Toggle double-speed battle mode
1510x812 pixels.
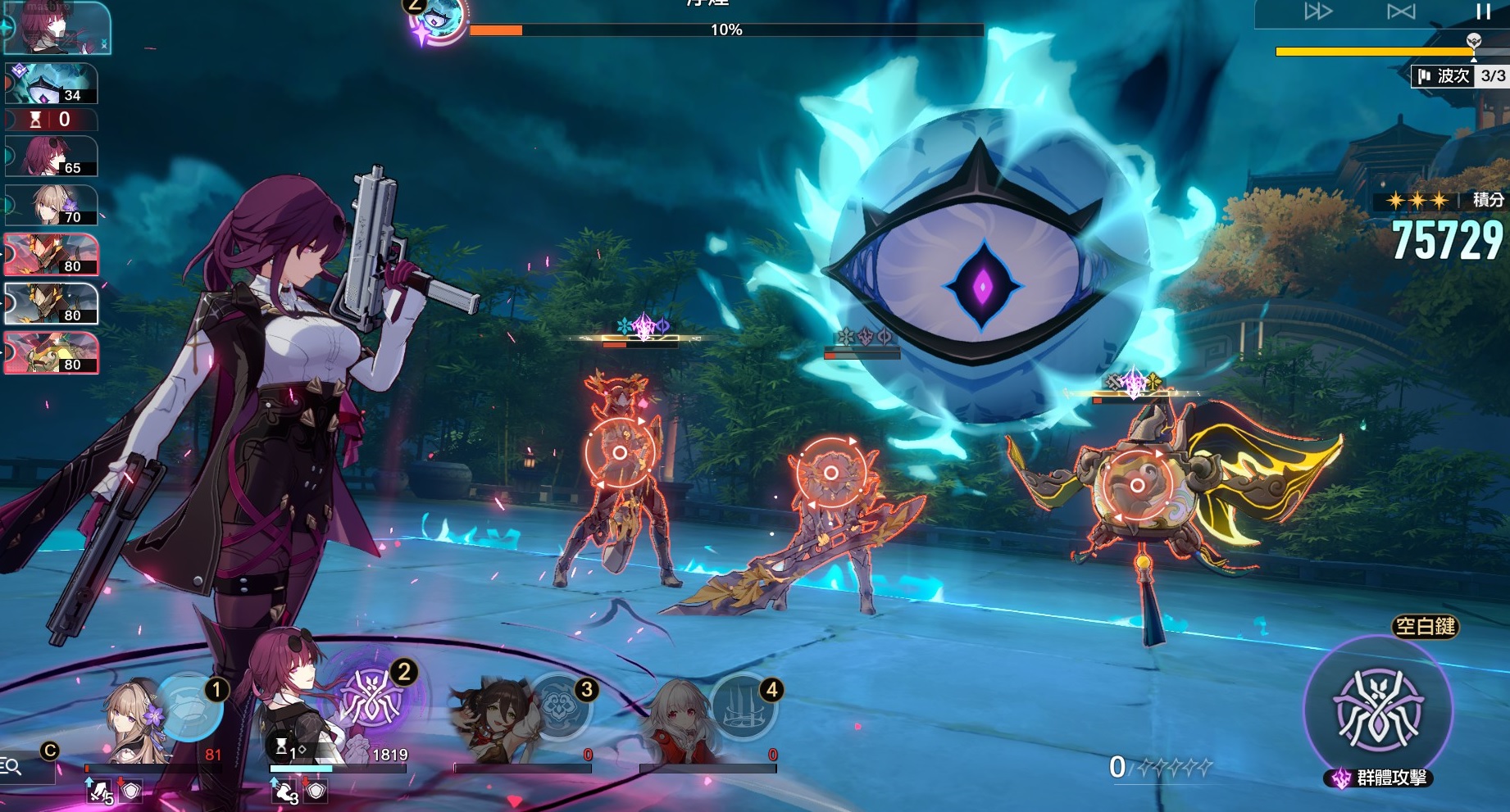1317,11
